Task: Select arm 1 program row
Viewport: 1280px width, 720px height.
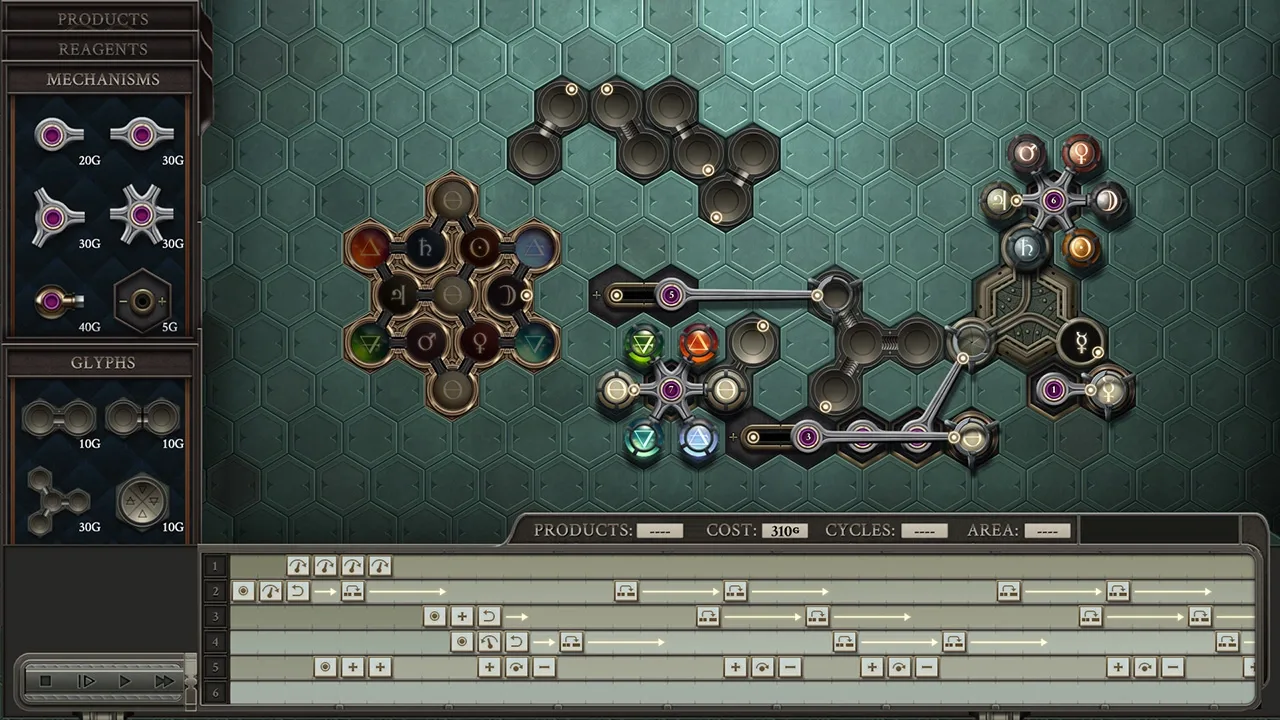Action: tap(215, 566)
